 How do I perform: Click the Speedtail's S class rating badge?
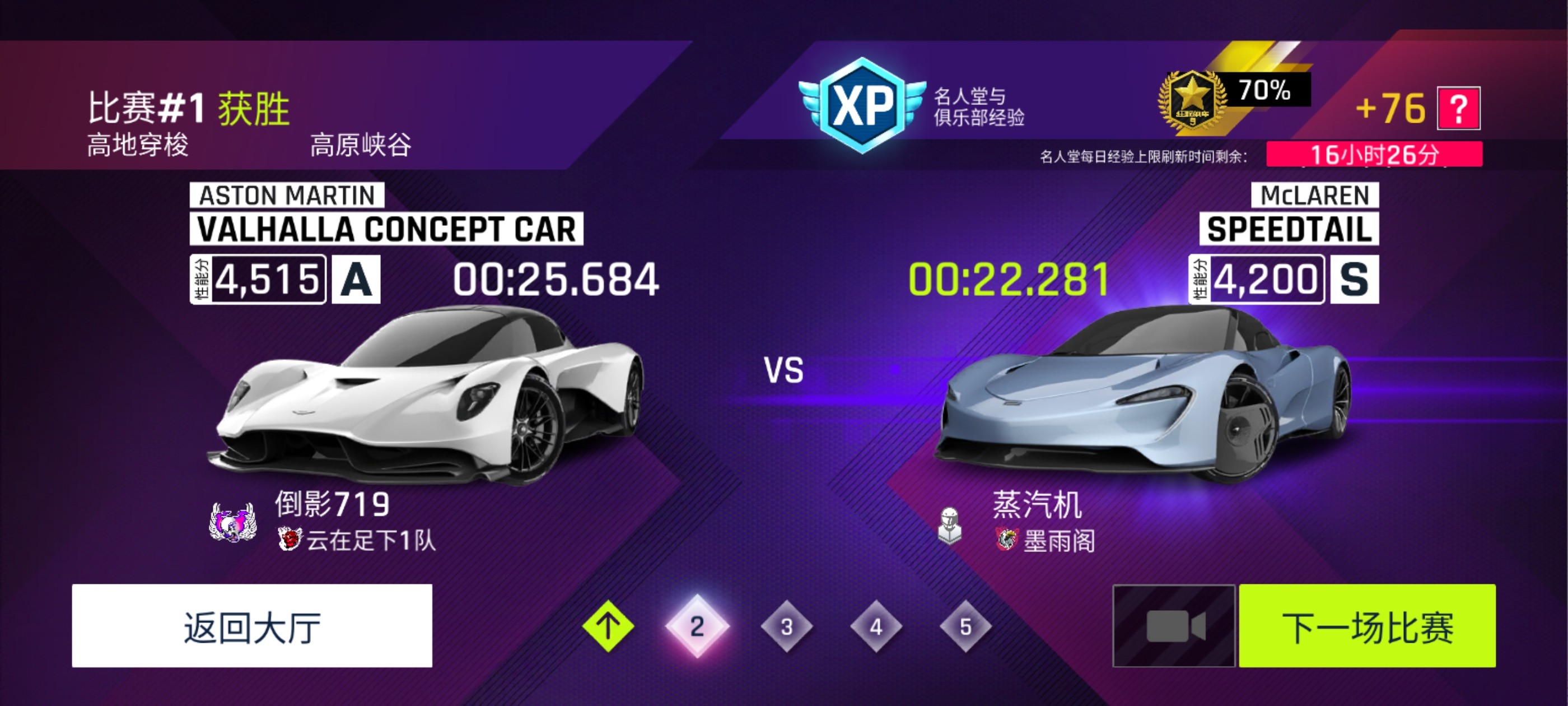tap(1356, 280)
